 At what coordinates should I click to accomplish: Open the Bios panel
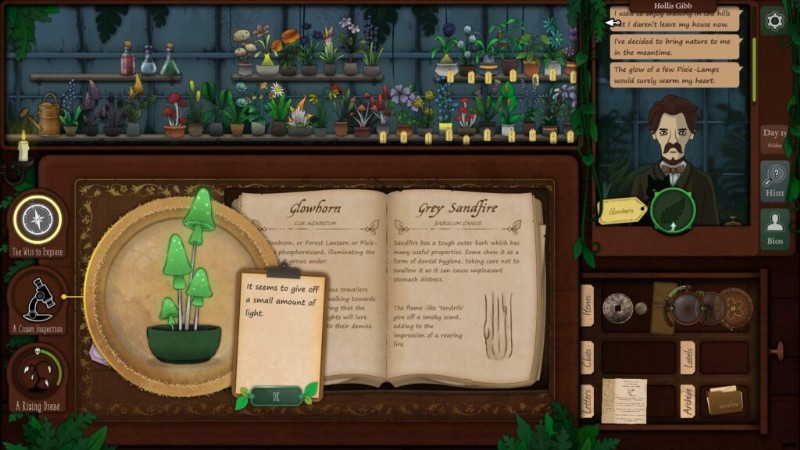pyautogui.click(x=773, y=229)
